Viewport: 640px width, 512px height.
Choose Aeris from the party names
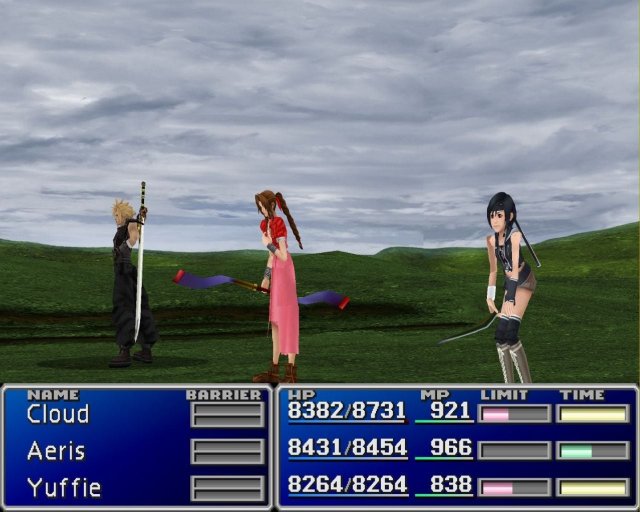(56, 451)
